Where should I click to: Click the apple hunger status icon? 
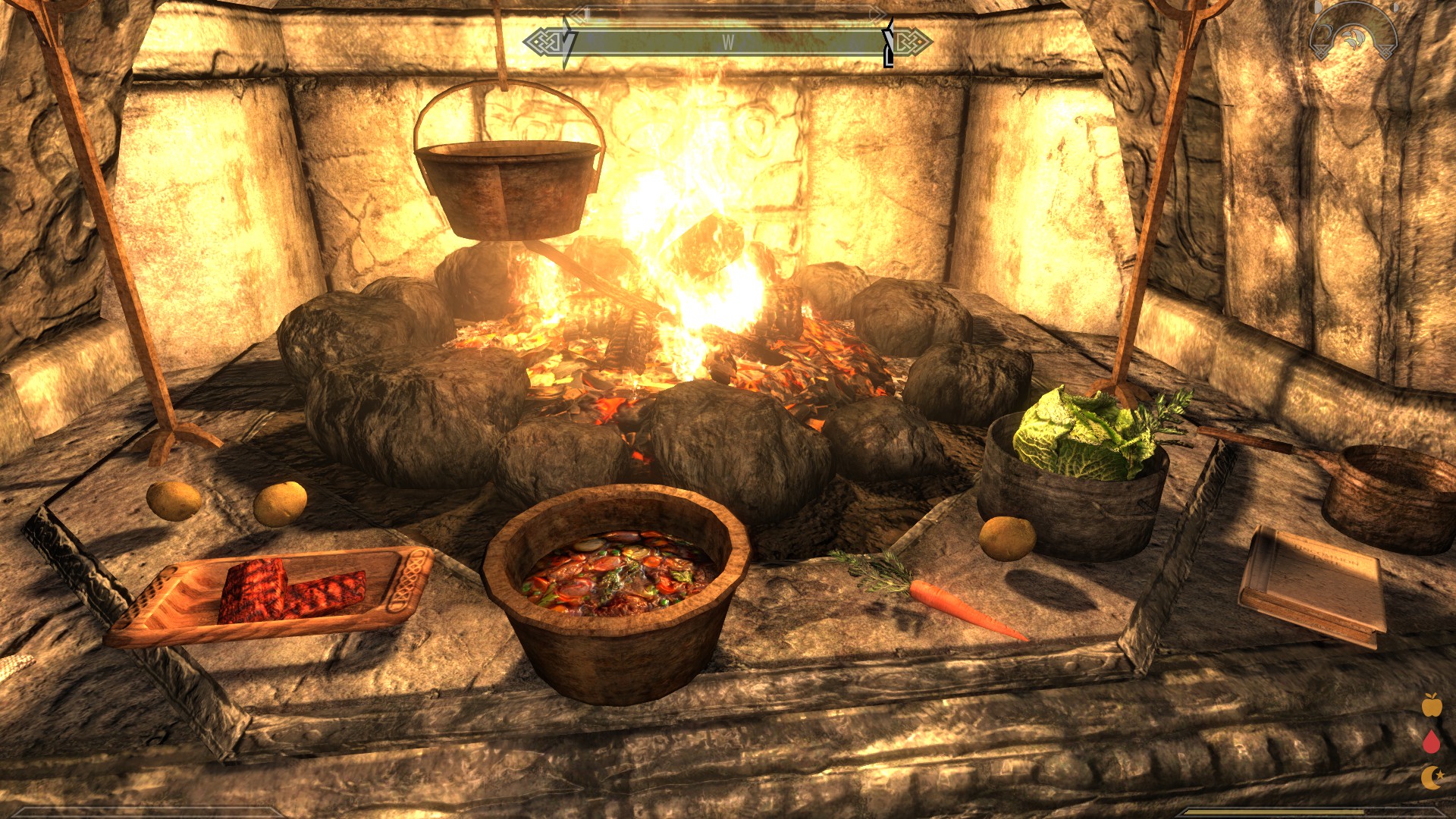point(1431,705)
